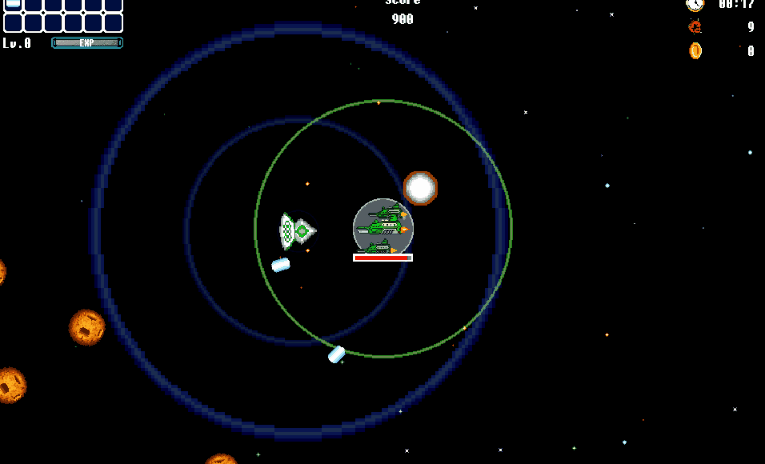This screenshot has width=765, height=464.
Task: Click the gold coin icon
Action: (x=695, y=51)
